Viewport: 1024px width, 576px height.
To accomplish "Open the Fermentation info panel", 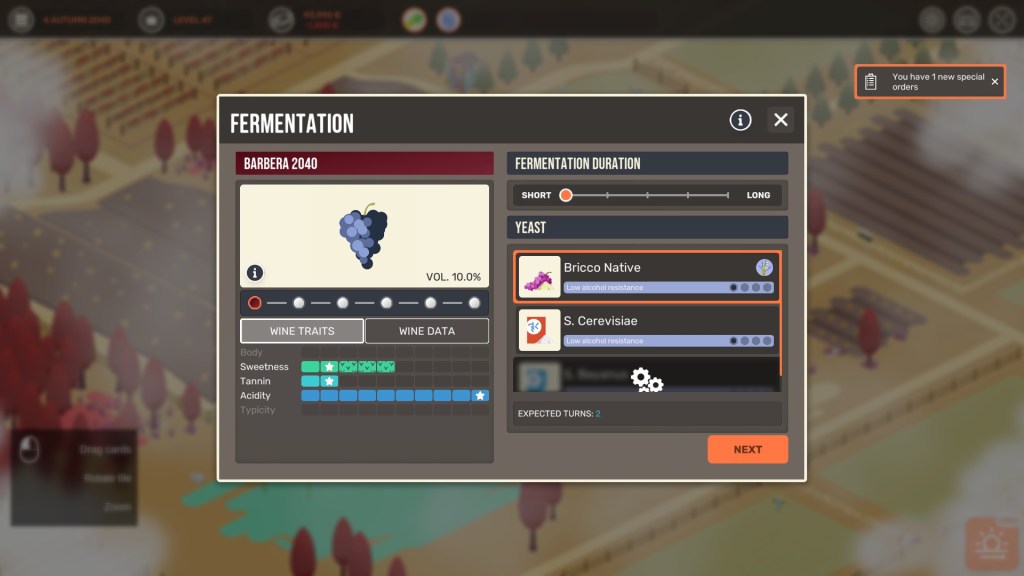I will point(740,120).
